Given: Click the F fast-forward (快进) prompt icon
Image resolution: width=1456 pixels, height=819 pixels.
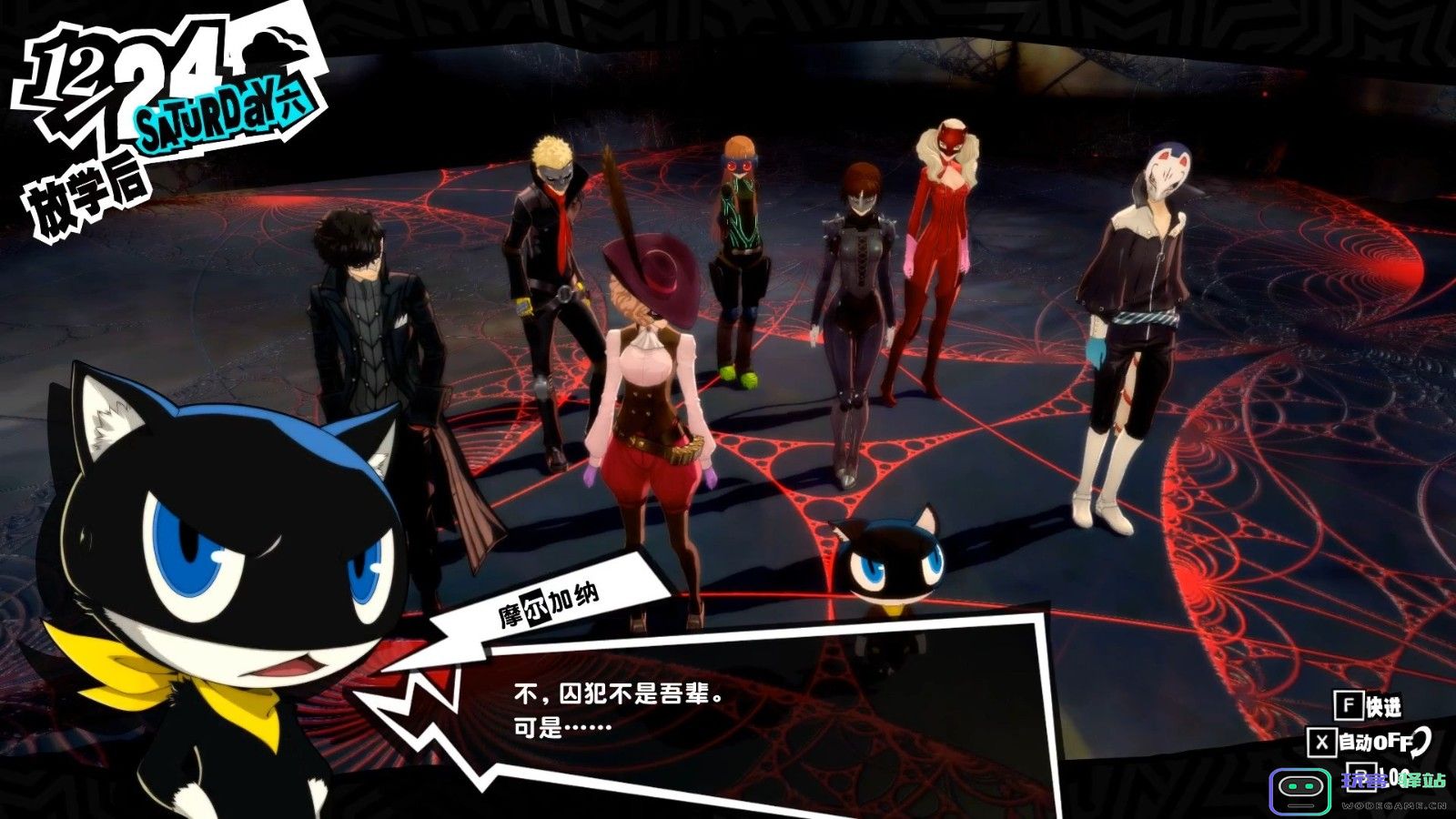Looking at the screenshot, I should pyautogui.click(x=1348, y=705).
